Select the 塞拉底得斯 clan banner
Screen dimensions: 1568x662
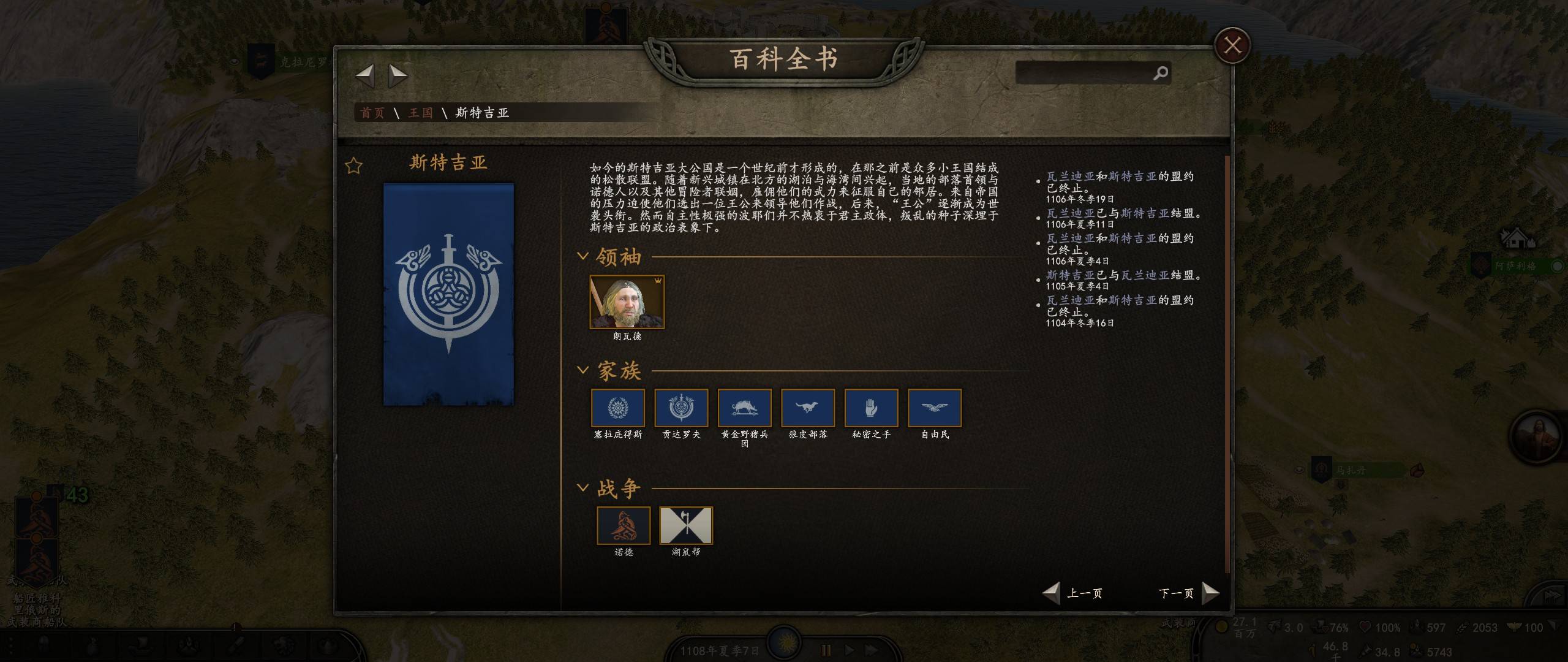coord(618,408)
